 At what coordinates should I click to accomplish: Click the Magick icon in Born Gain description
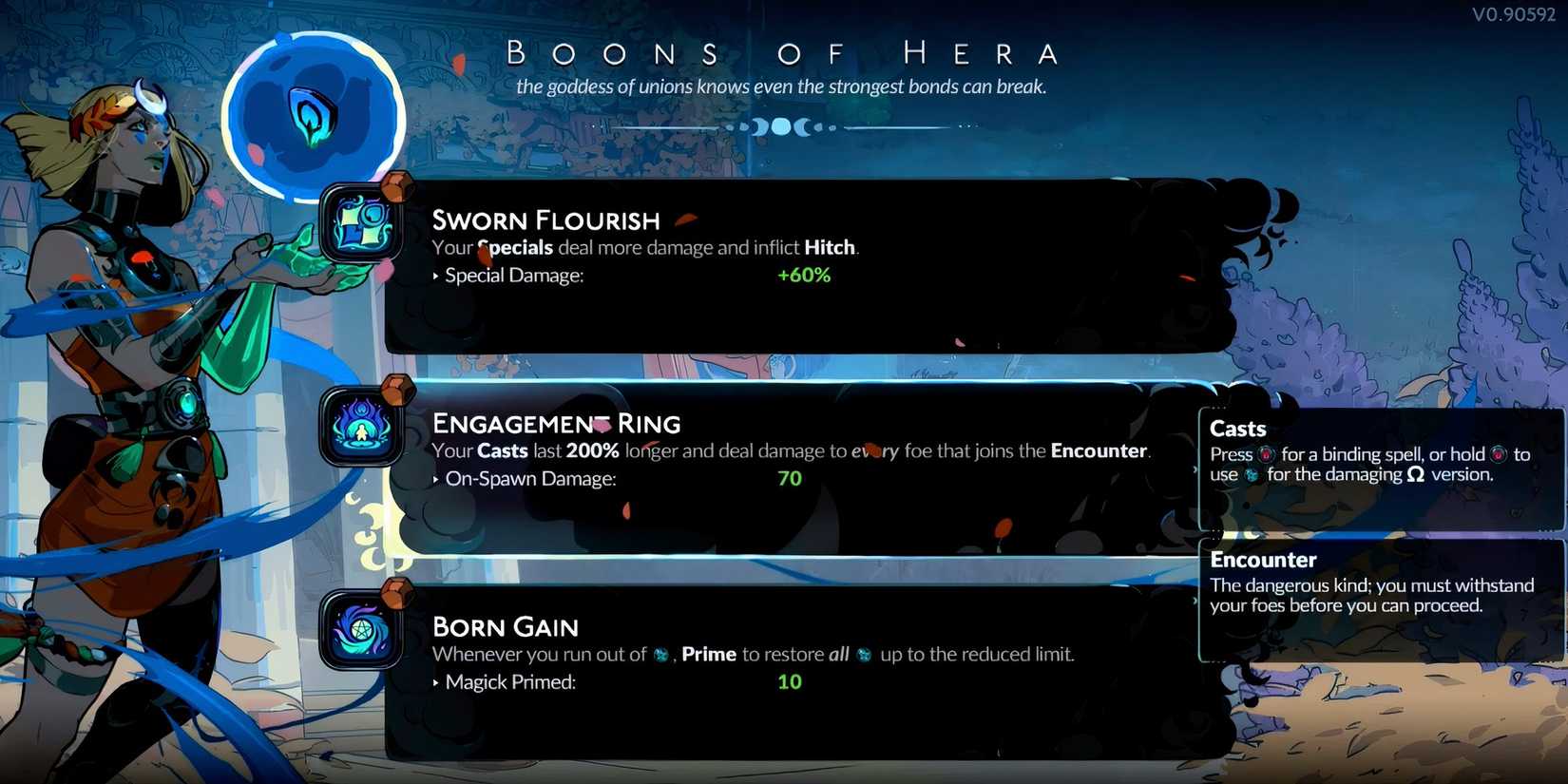660,655
